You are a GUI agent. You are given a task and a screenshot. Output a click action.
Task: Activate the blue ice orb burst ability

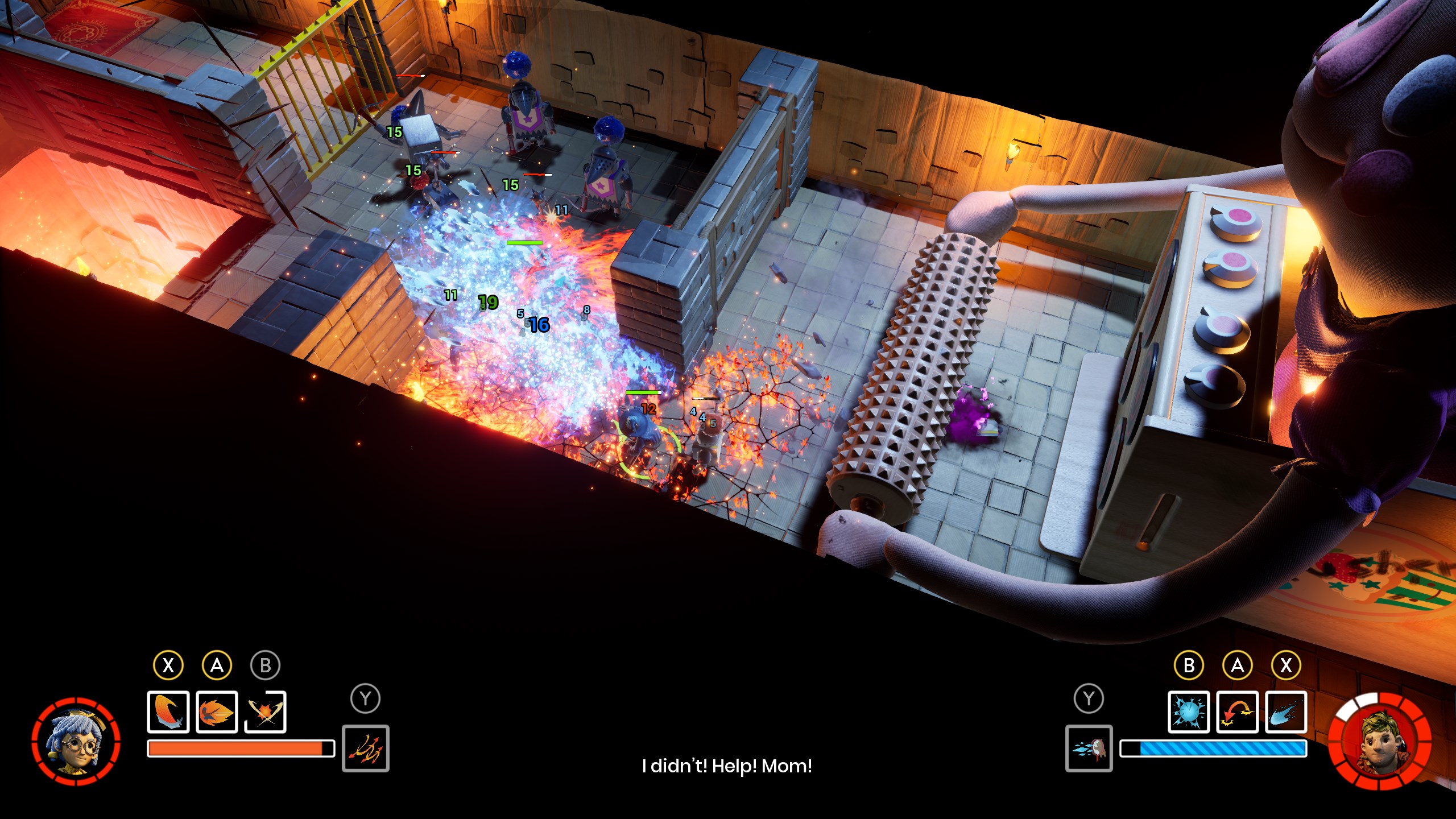pyautogui.click(x=1188, y=712)
